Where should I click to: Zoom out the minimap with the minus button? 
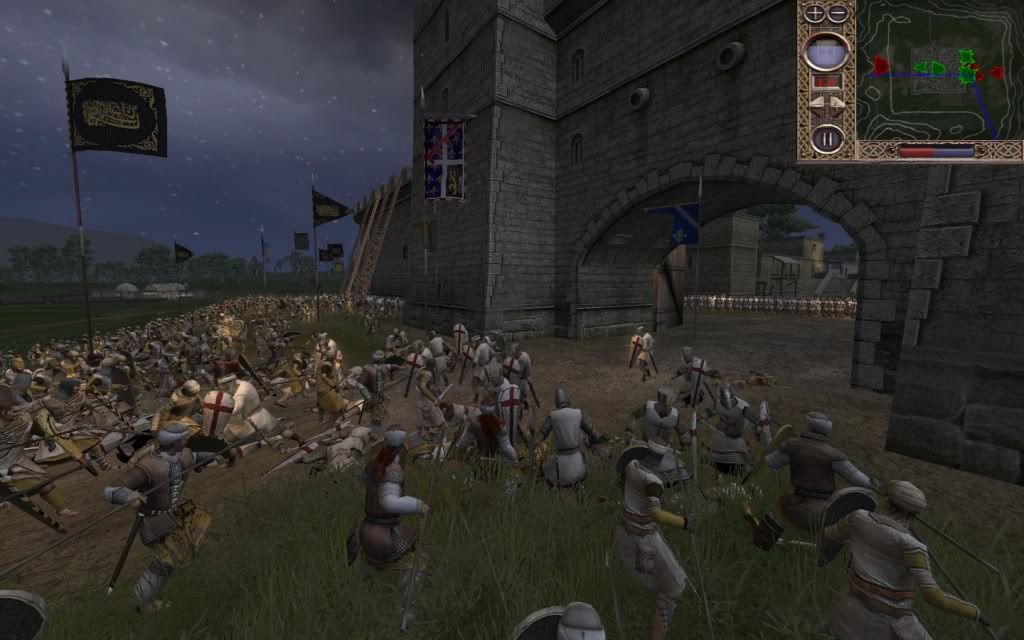837,14
